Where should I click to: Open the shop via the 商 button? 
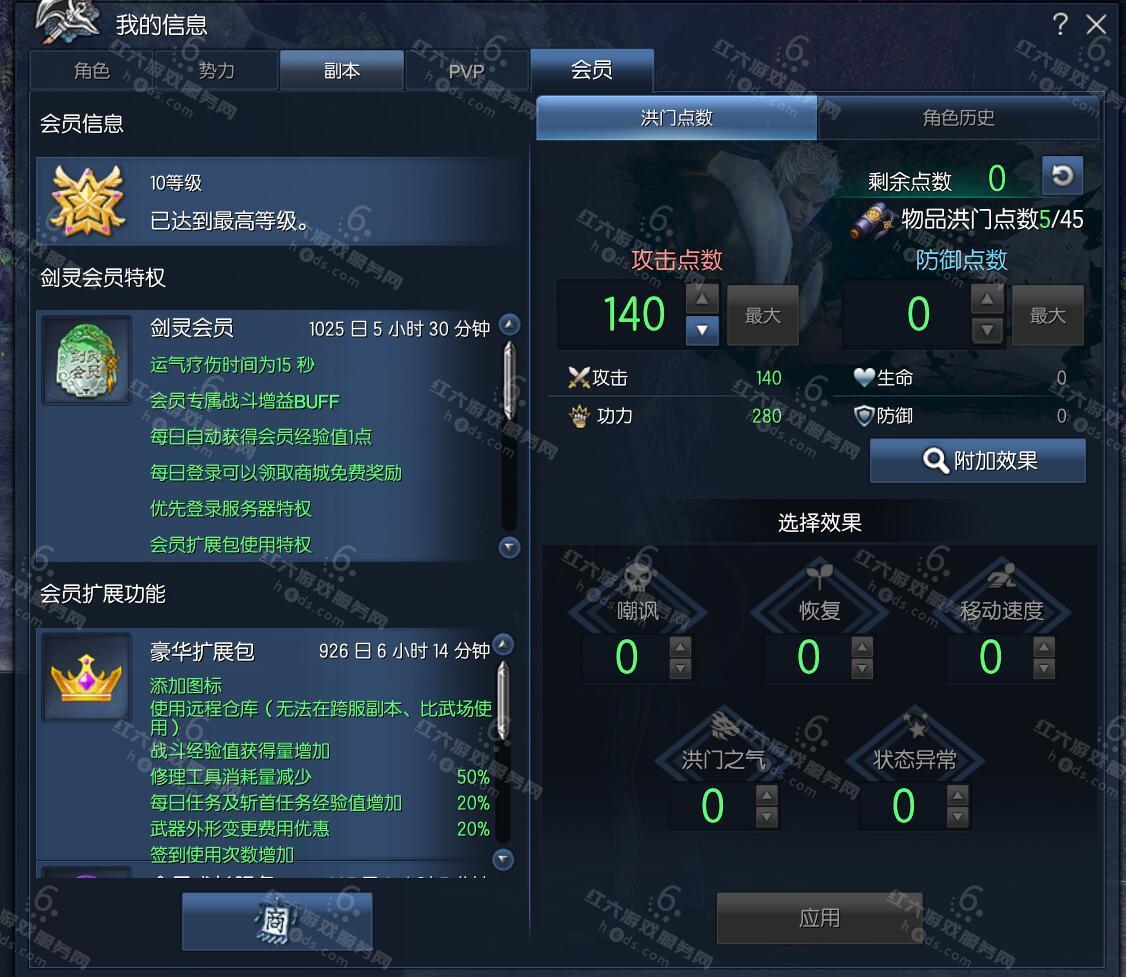tap(277, 921)
